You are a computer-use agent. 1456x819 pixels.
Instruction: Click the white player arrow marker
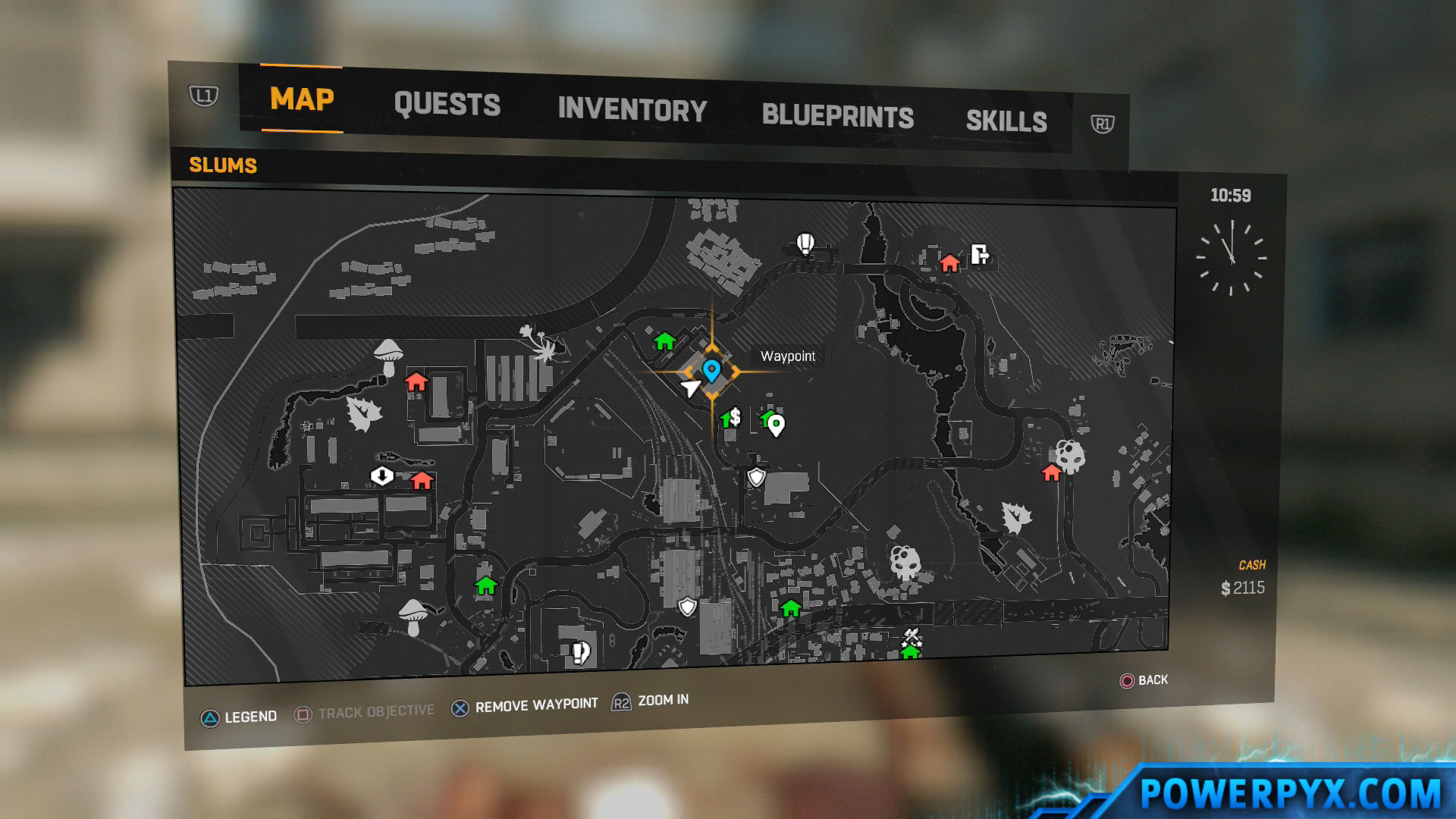click(x=689, y=388)
